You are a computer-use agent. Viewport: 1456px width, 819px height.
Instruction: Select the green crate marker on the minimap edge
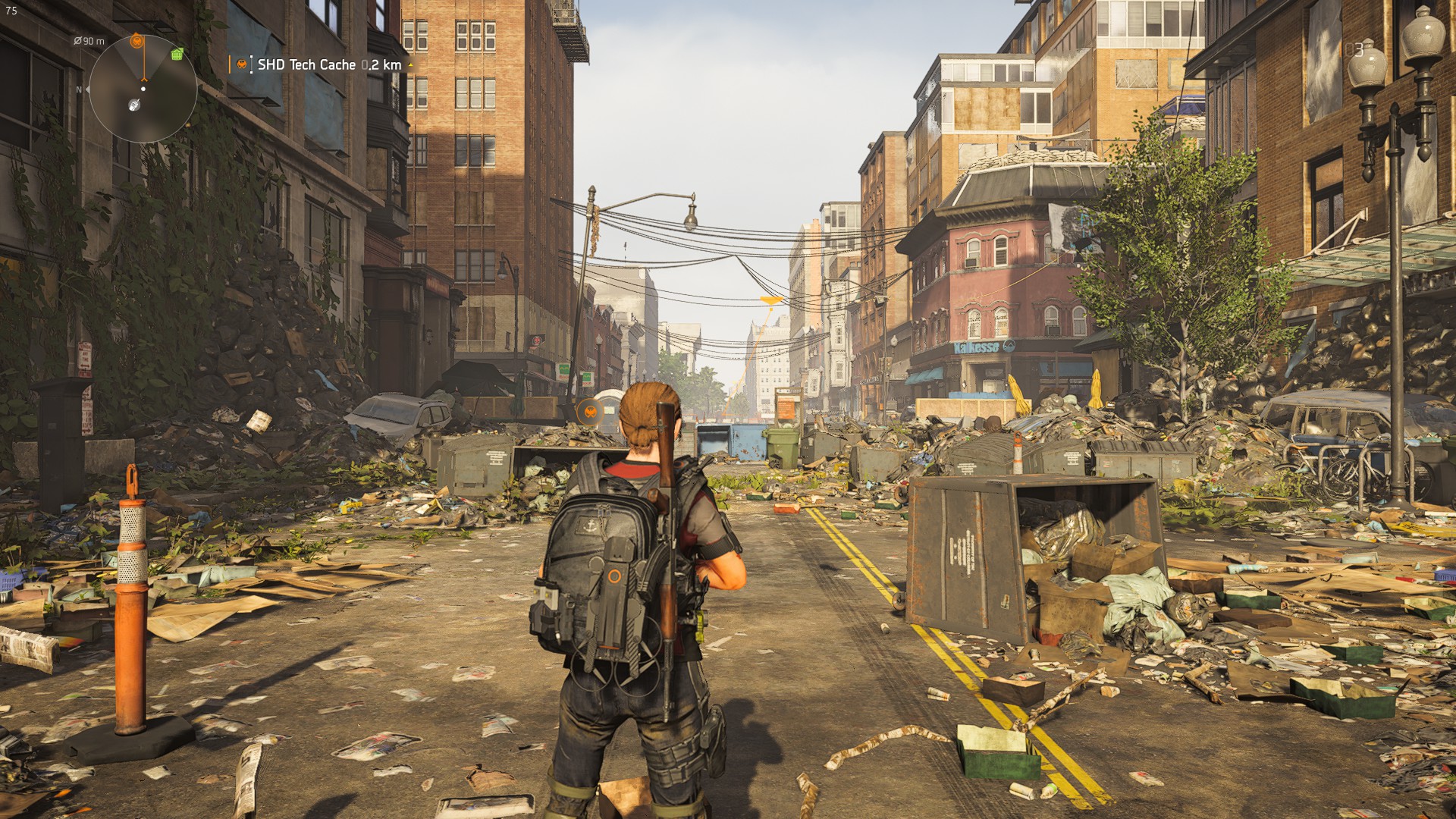tap(177, 54)
